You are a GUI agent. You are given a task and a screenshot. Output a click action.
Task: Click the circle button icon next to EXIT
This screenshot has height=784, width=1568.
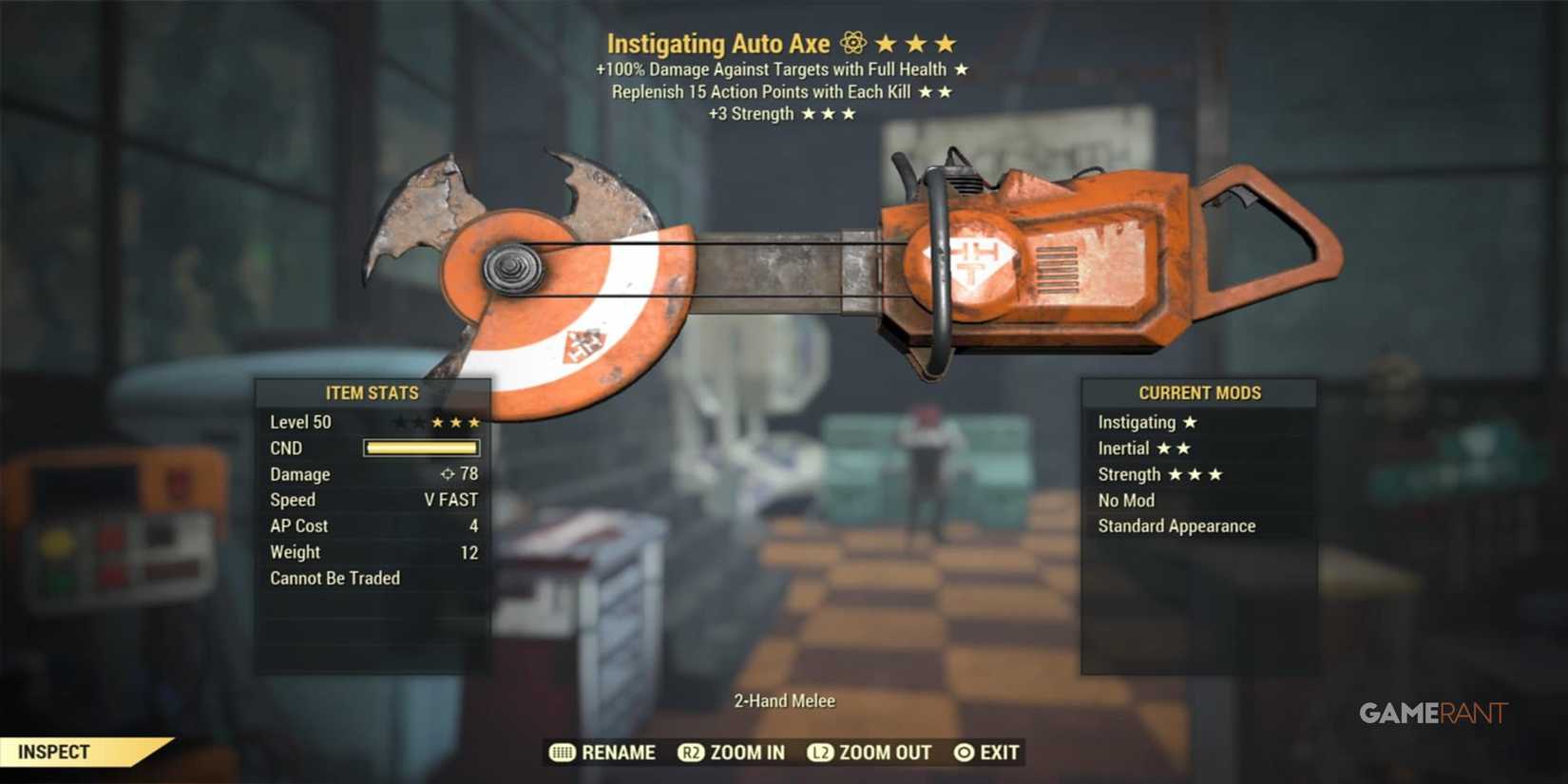point(963,753)
